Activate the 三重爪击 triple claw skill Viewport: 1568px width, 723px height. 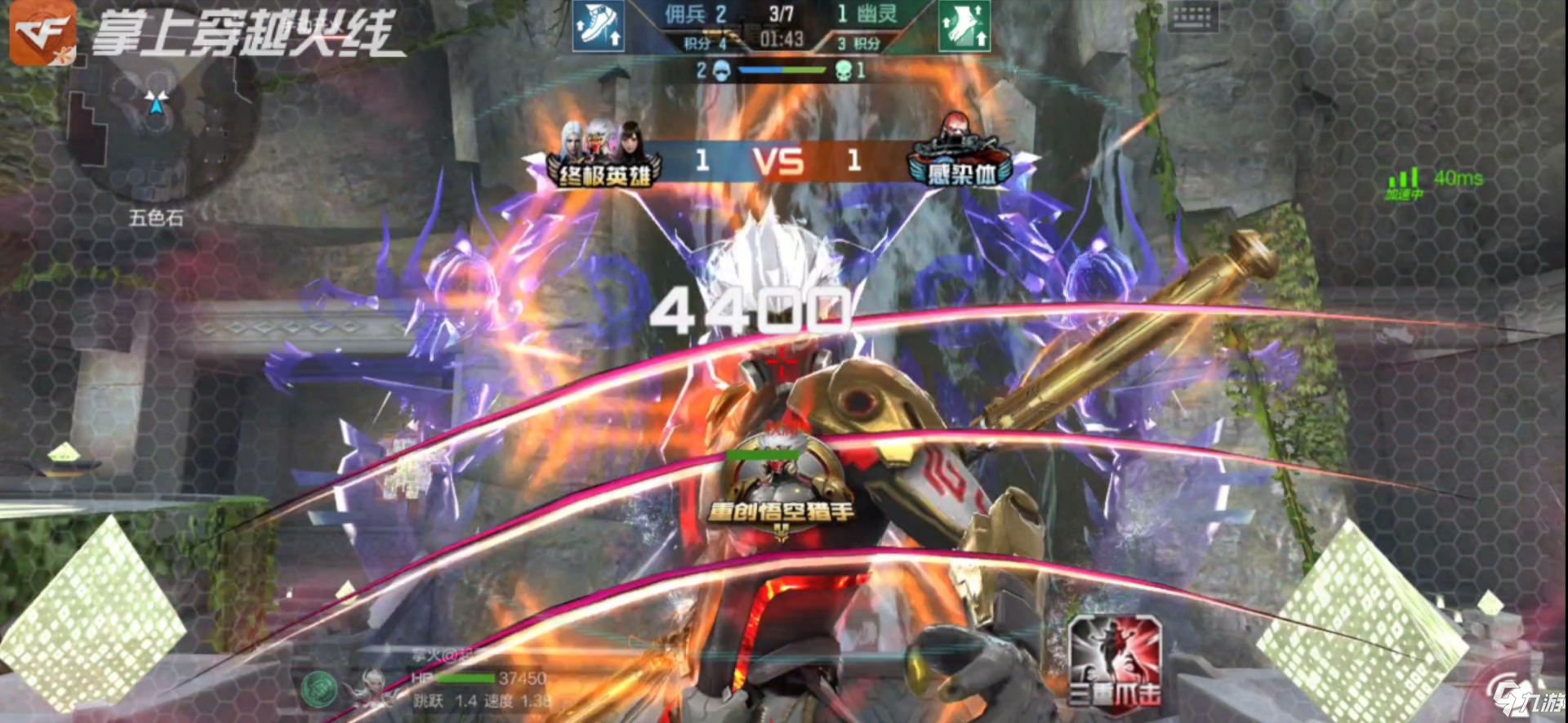point(1115,660)
